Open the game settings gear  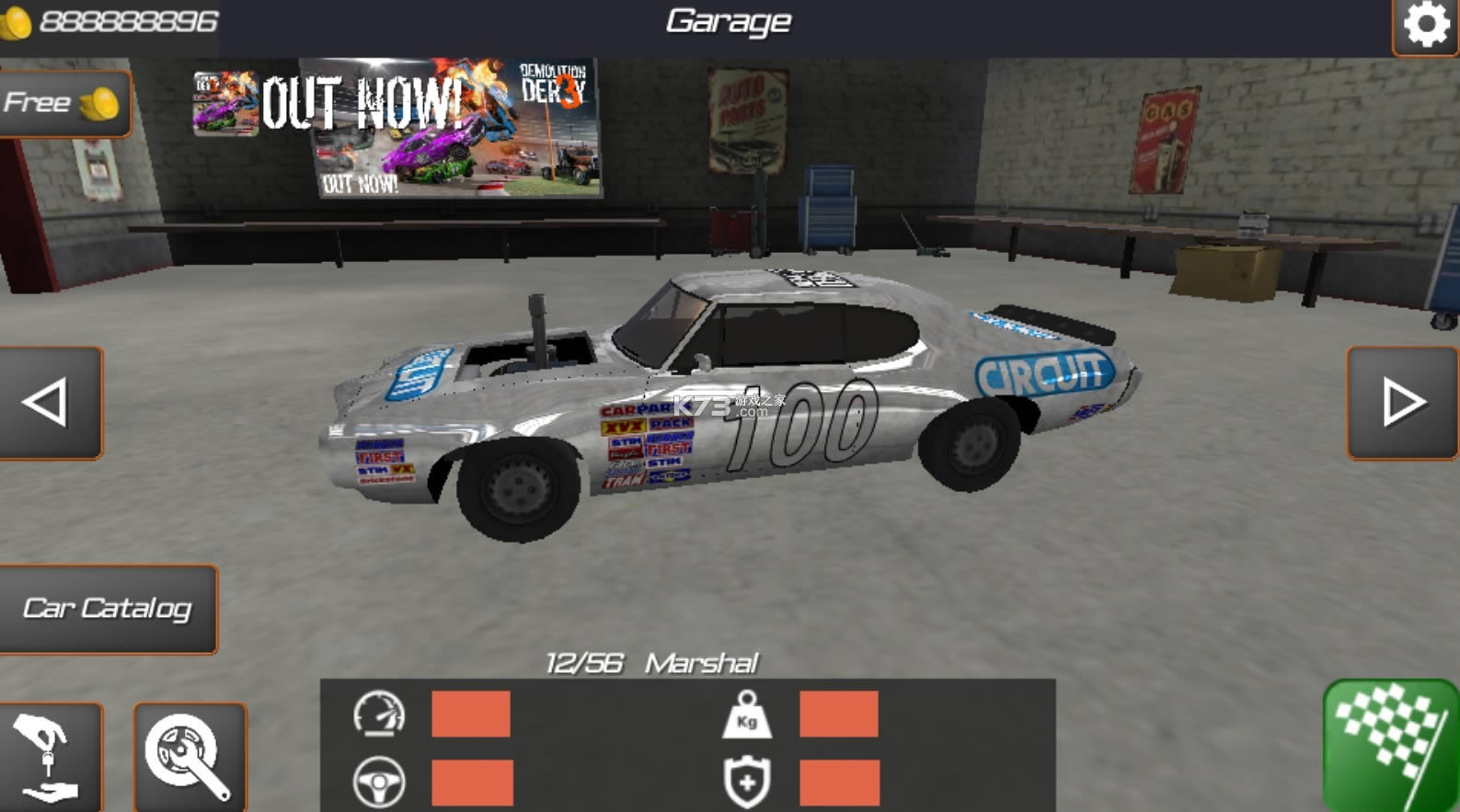tap(1428, 22)
